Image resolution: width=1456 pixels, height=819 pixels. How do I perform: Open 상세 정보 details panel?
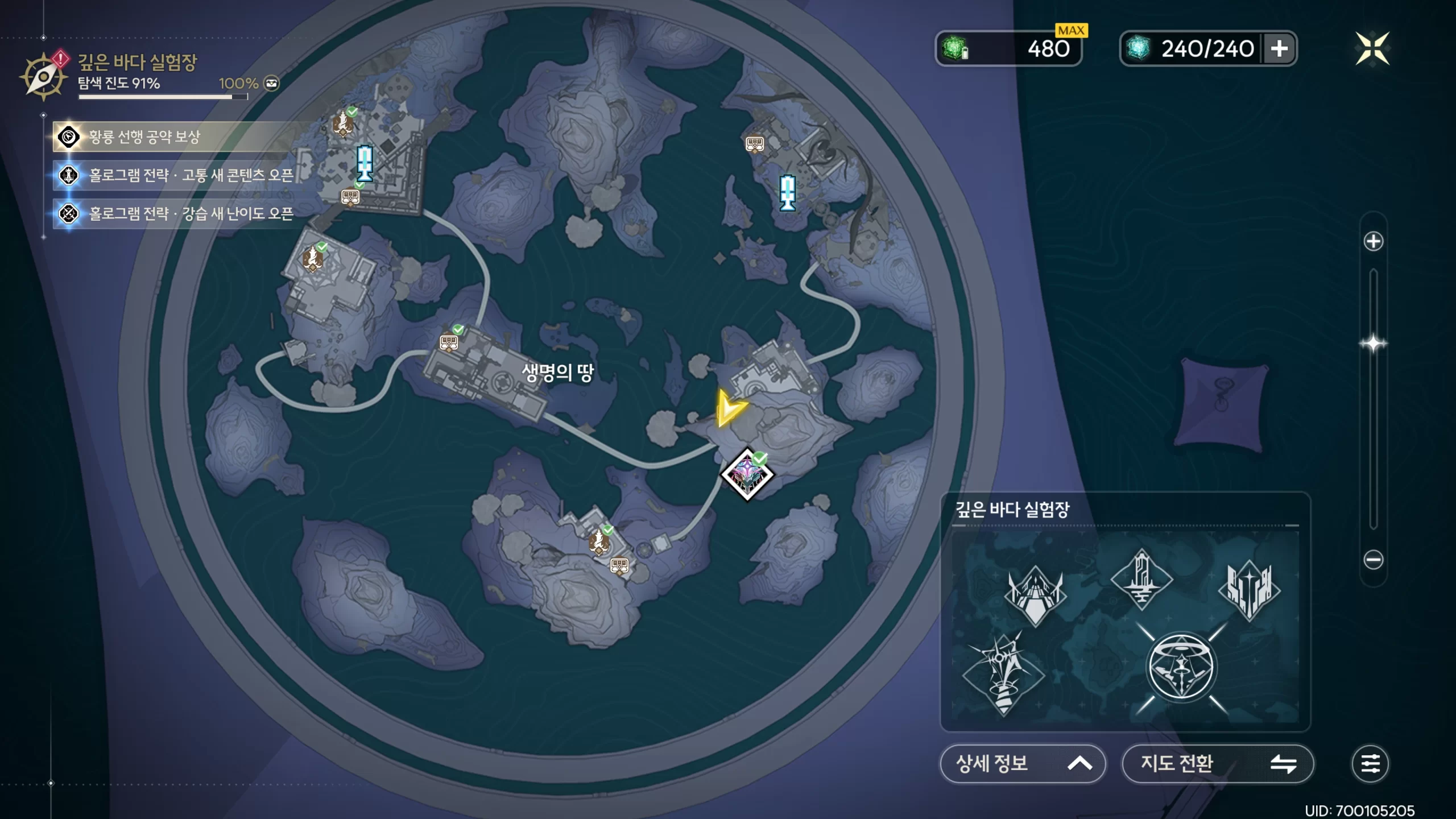pos(1023,763)
